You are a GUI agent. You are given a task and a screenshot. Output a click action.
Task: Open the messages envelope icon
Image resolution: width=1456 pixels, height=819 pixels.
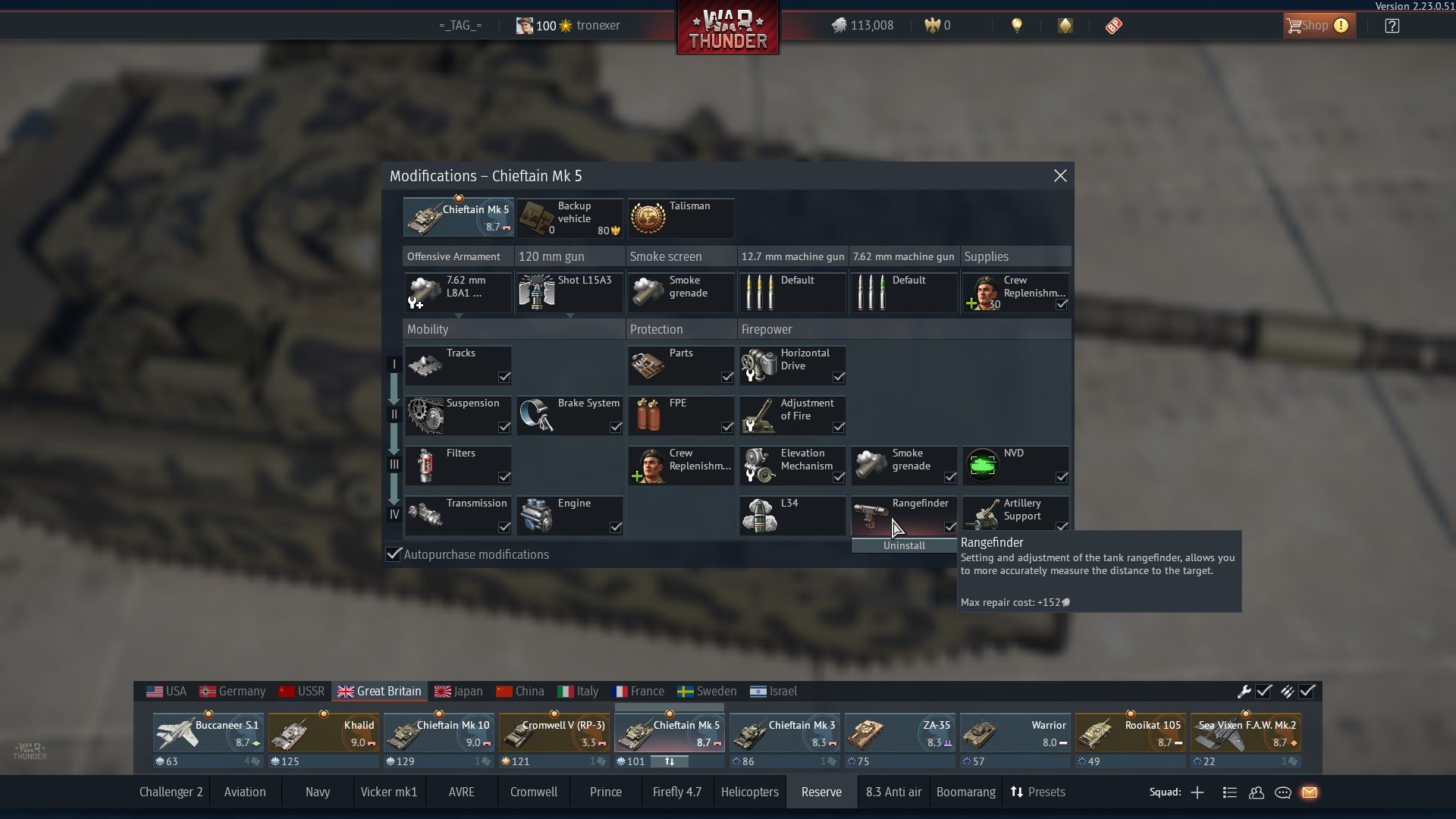pos(1311,792)
